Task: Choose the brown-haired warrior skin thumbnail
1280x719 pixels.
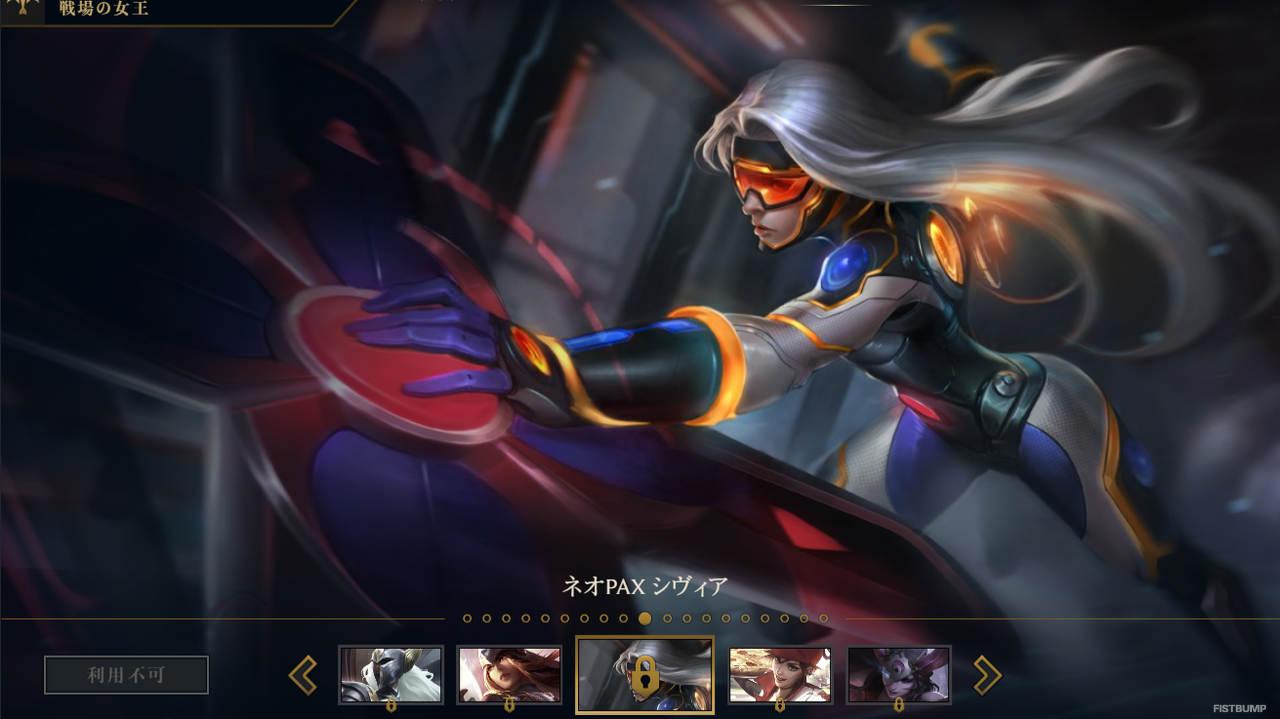Action: [509, 674]
